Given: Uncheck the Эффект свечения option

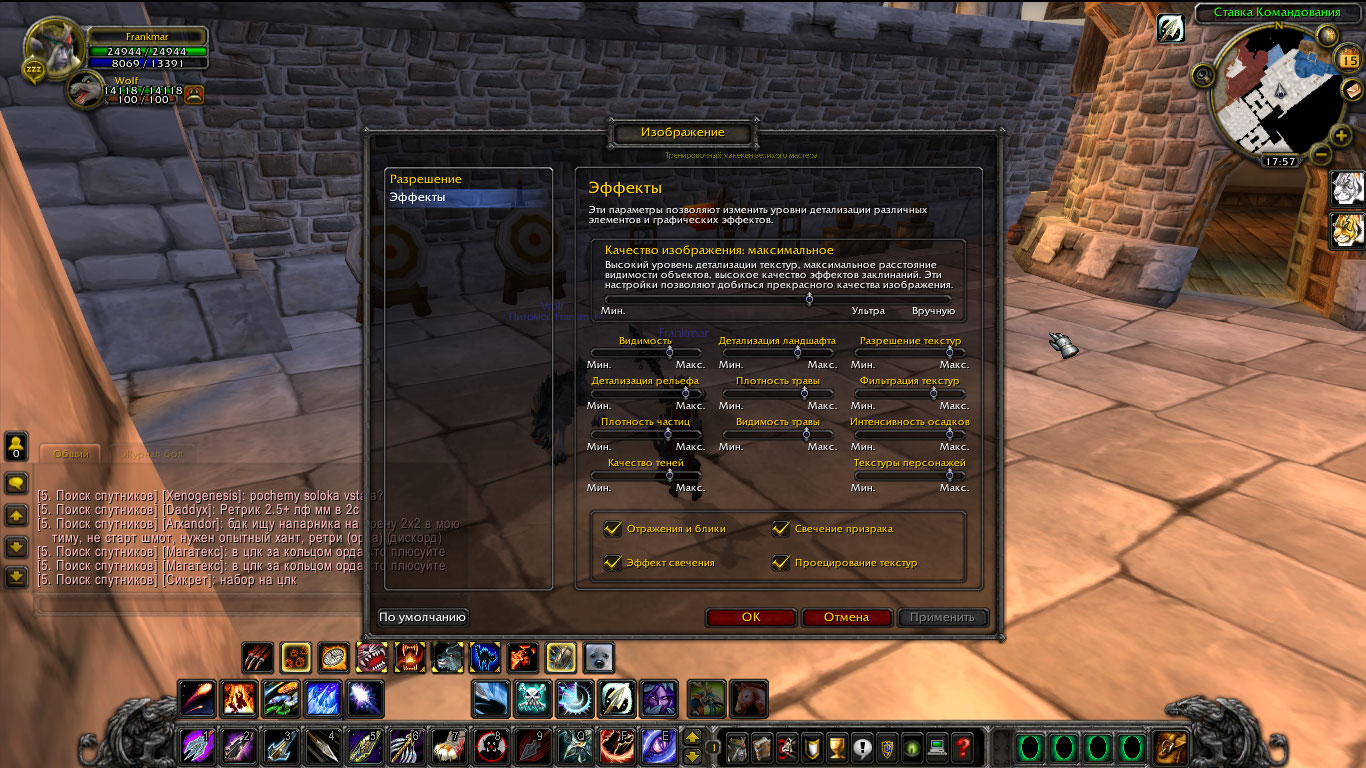Looking at the screenshot, I should (x=613, y=563).
